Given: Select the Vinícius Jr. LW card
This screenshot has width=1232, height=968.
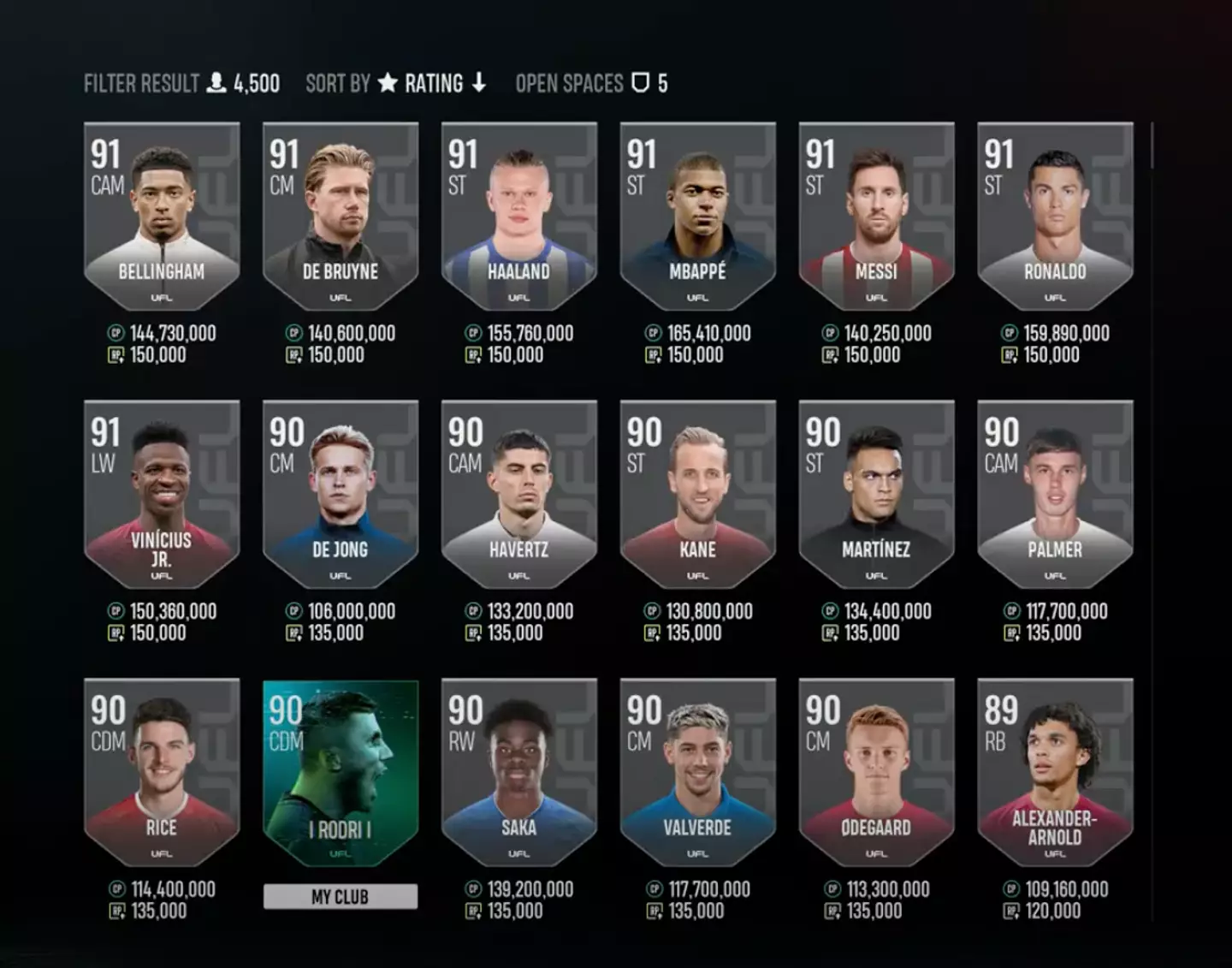Looking at the screenshot, I should tap(162, 492).
